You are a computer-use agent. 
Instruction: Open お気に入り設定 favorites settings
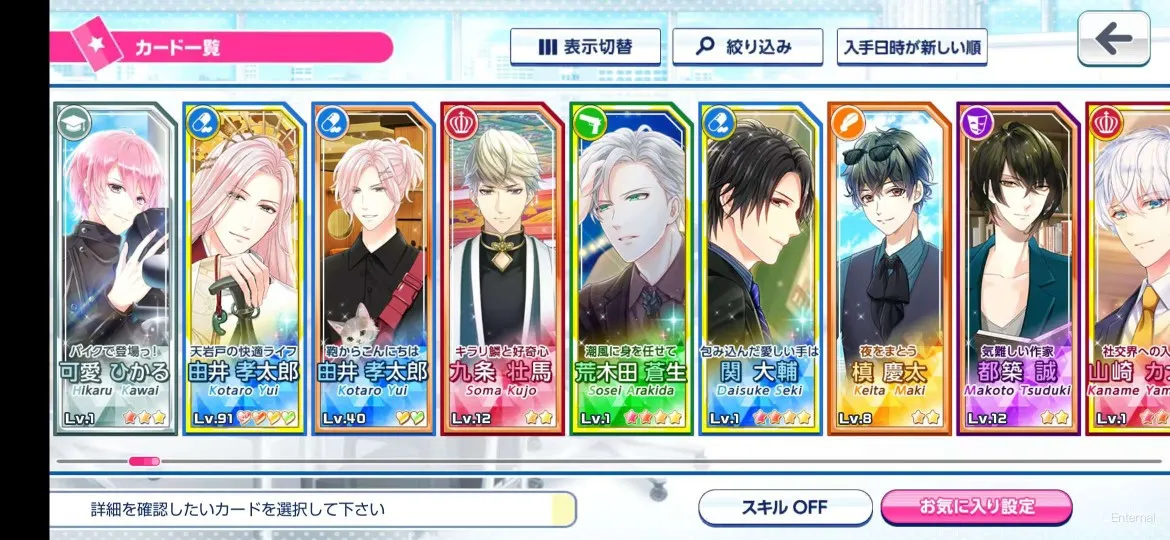coord(976,507)
